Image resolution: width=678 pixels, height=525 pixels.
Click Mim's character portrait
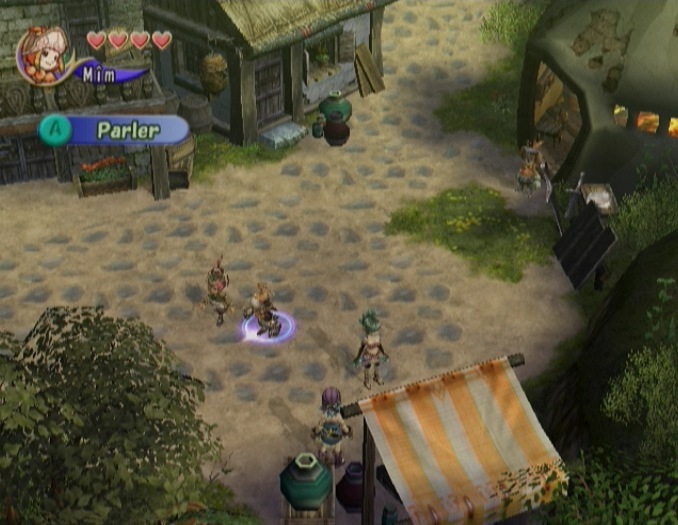tap(43, 54)
